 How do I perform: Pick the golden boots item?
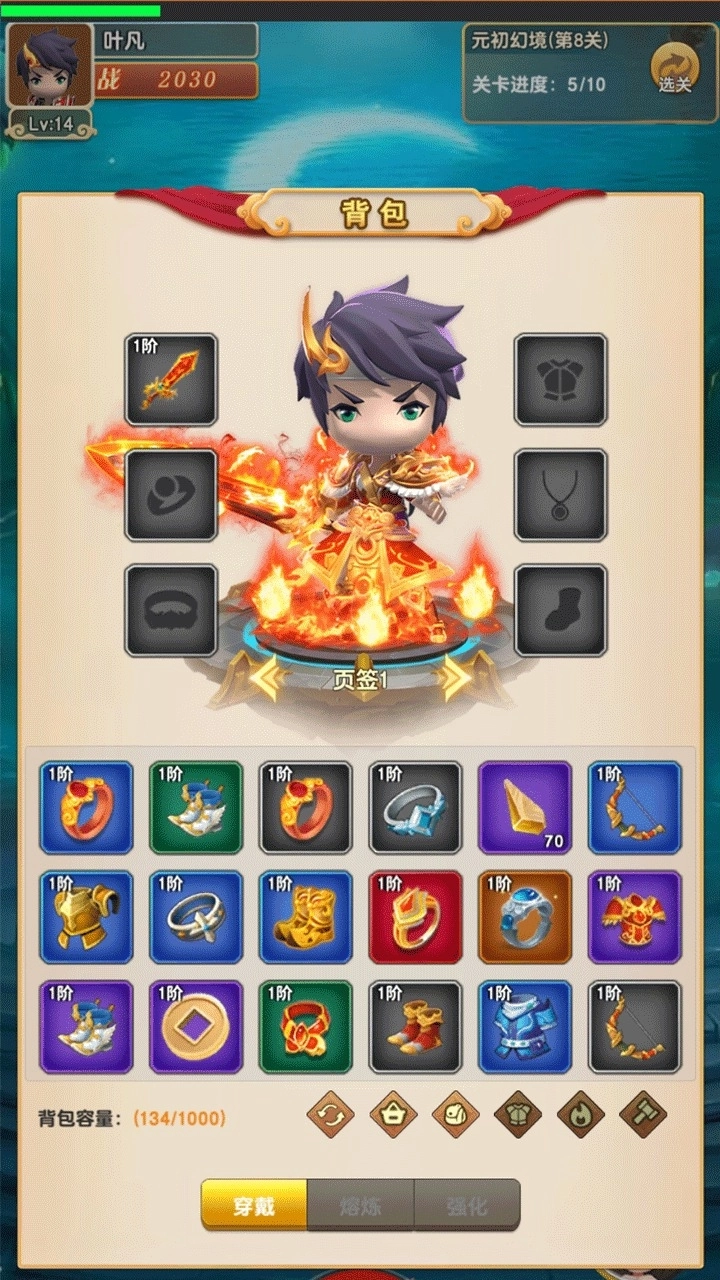click(x=305, y=917)
